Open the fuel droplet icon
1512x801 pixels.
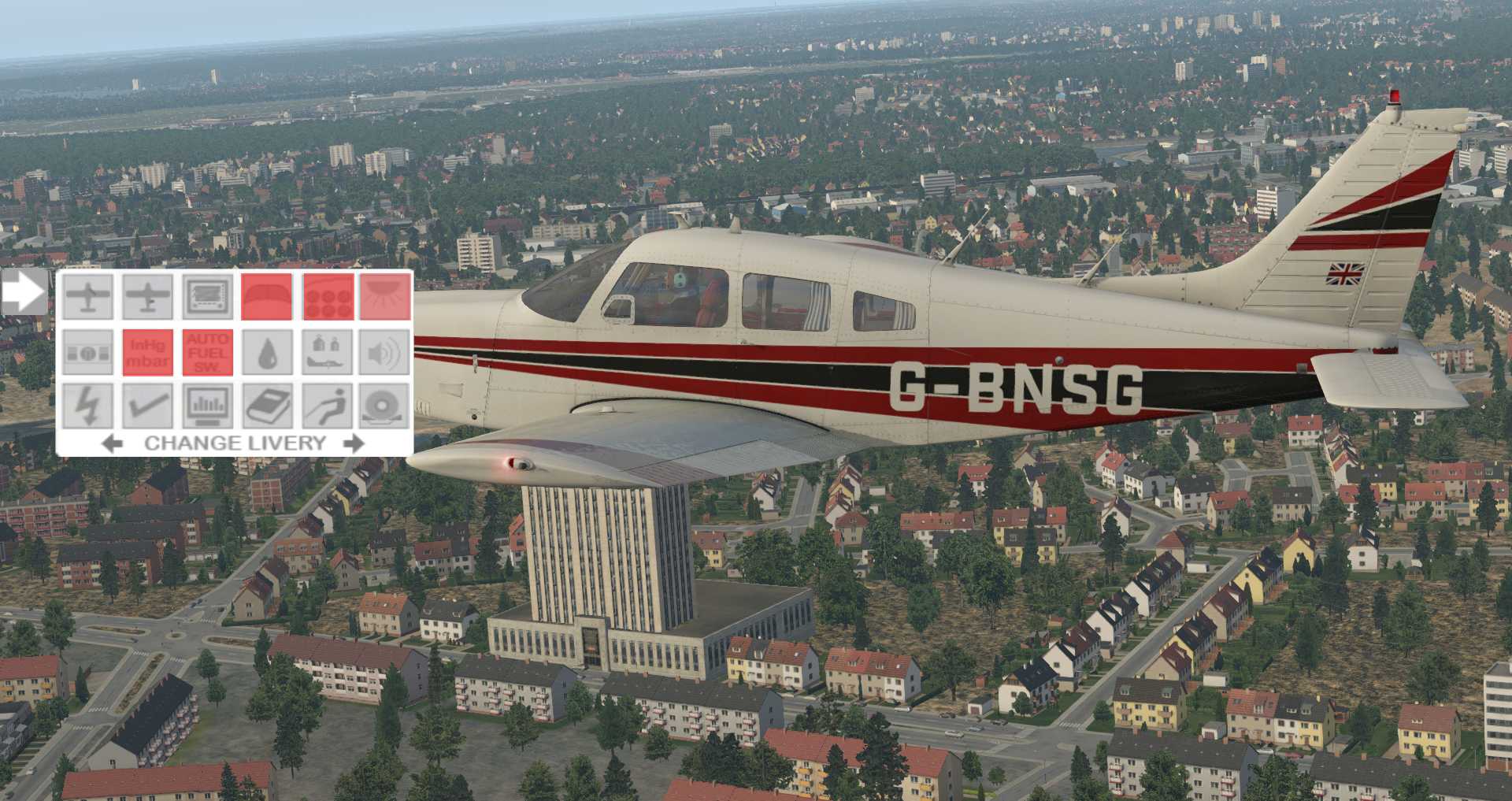coord(266,352)
